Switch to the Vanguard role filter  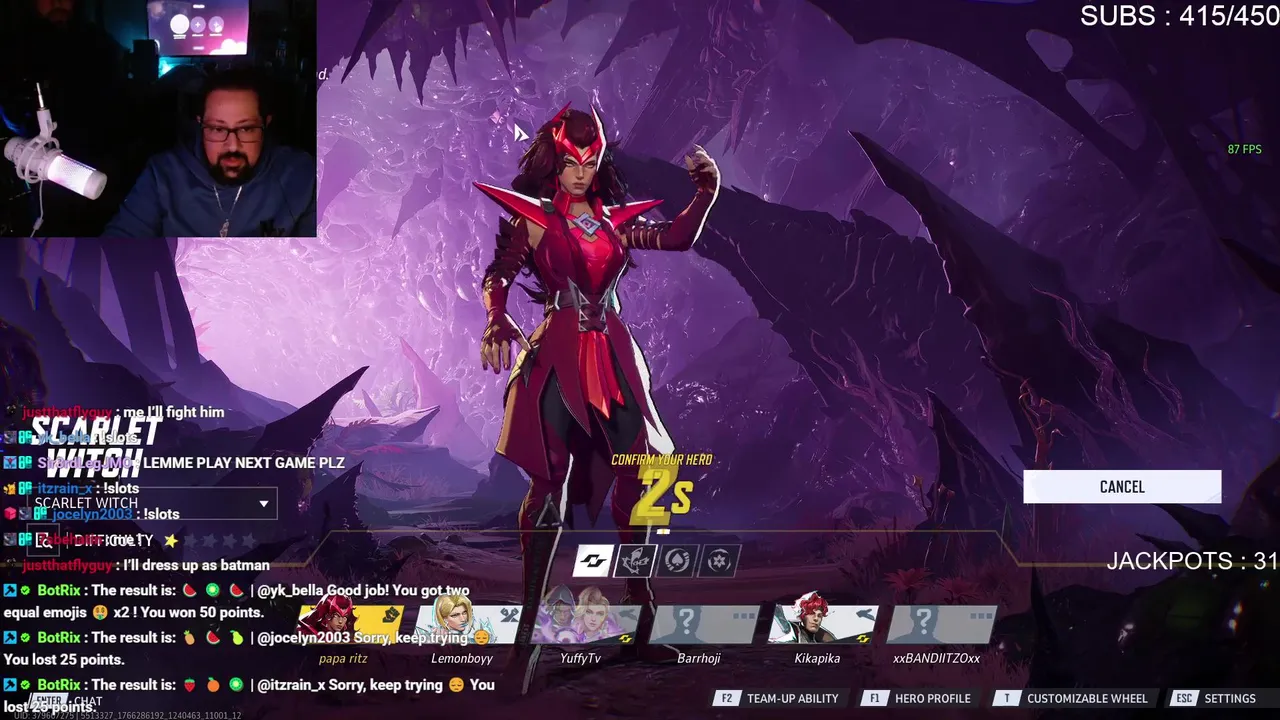click(x=635, y=561)
